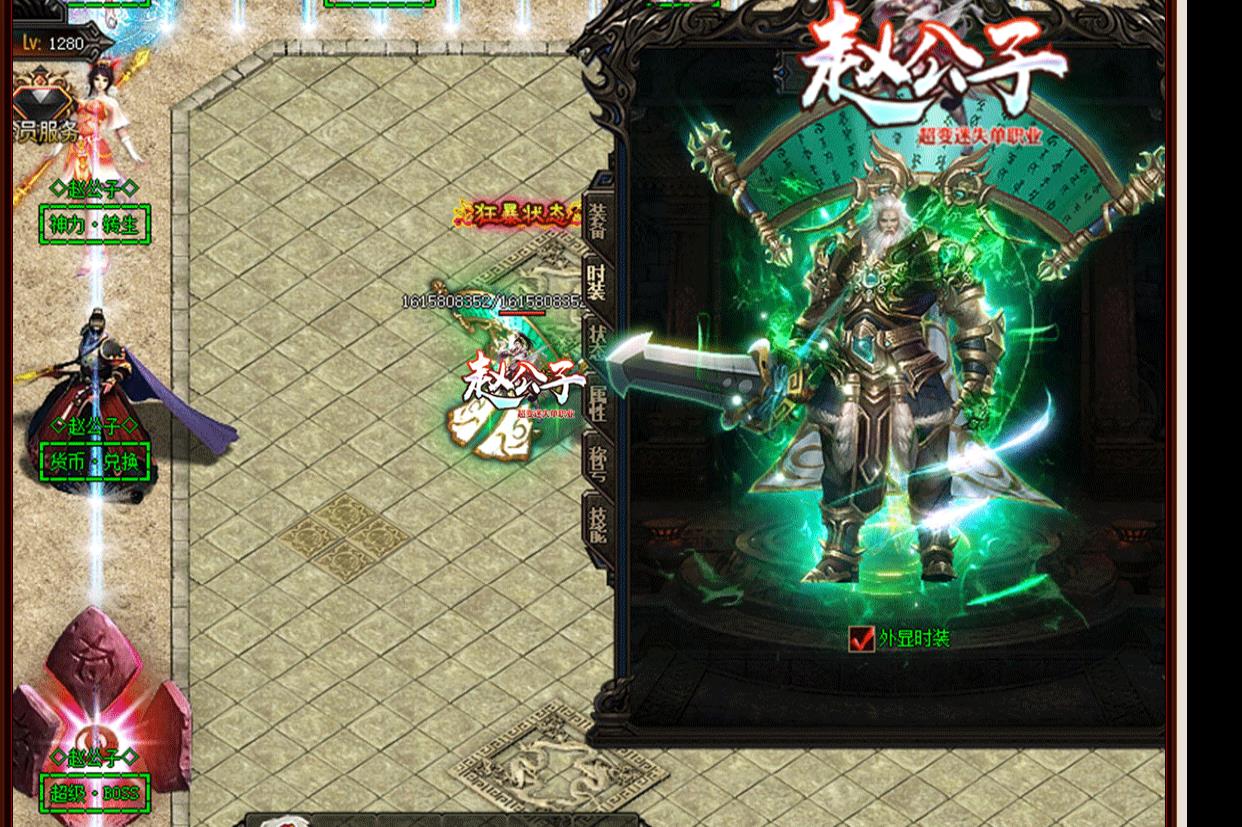This screenshot has width=1242, height=827.
Task: Show the 属性 attributes tab
Action: (598, 400)
